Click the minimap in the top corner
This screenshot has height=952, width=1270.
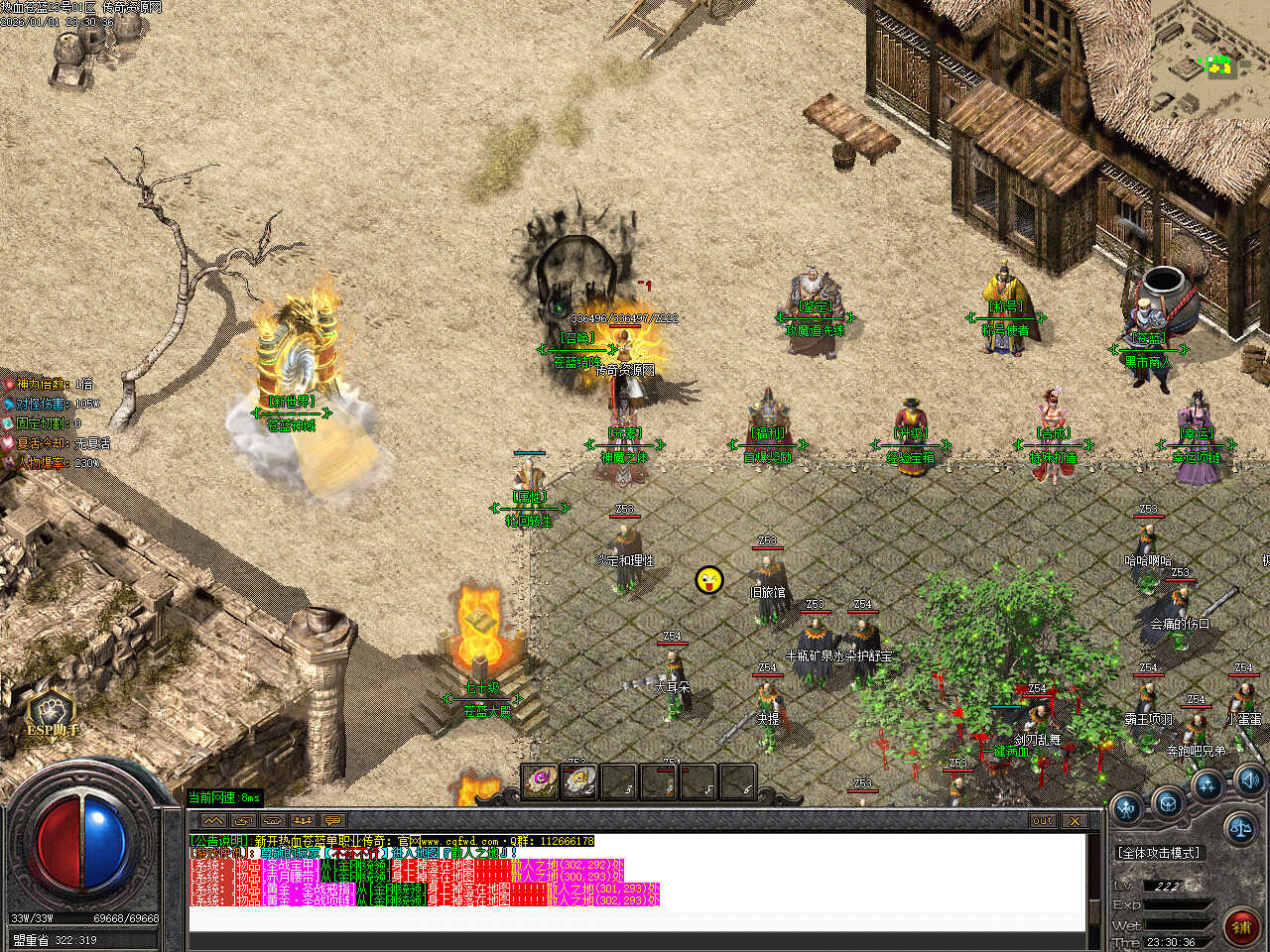1210,59
